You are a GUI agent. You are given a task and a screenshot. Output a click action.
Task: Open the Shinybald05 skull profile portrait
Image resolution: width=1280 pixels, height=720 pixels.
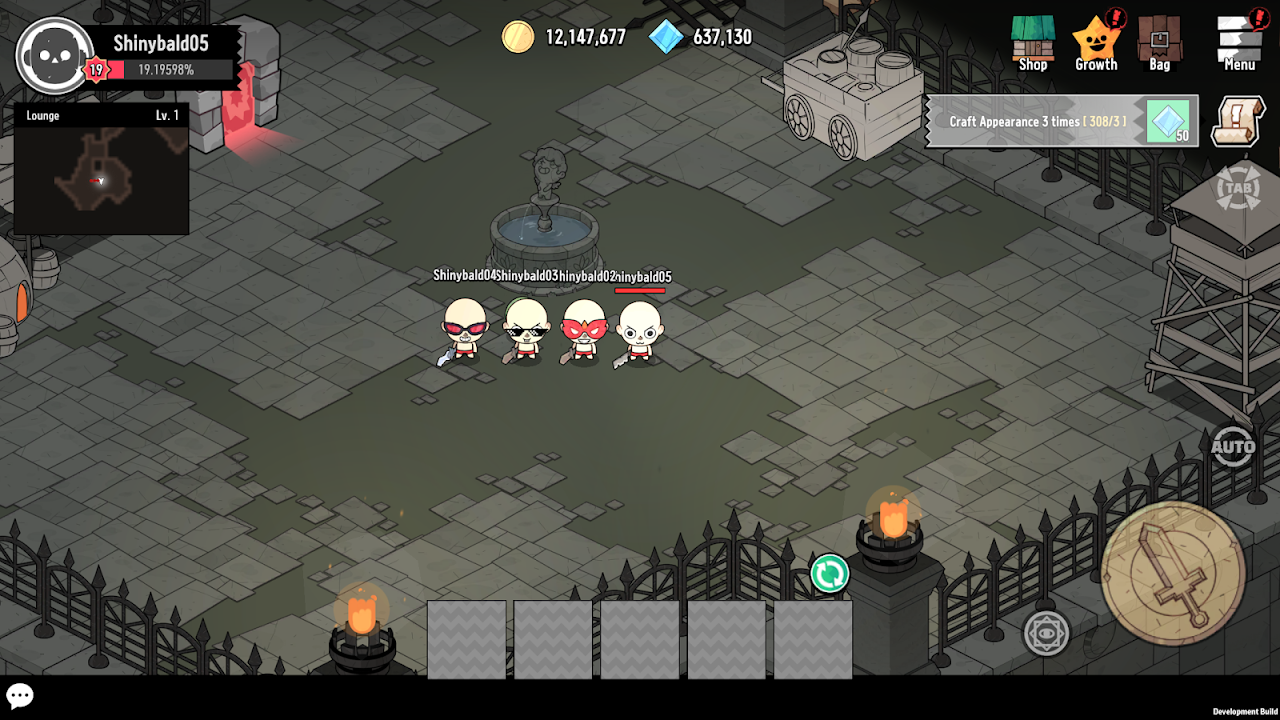coord(54,55)
